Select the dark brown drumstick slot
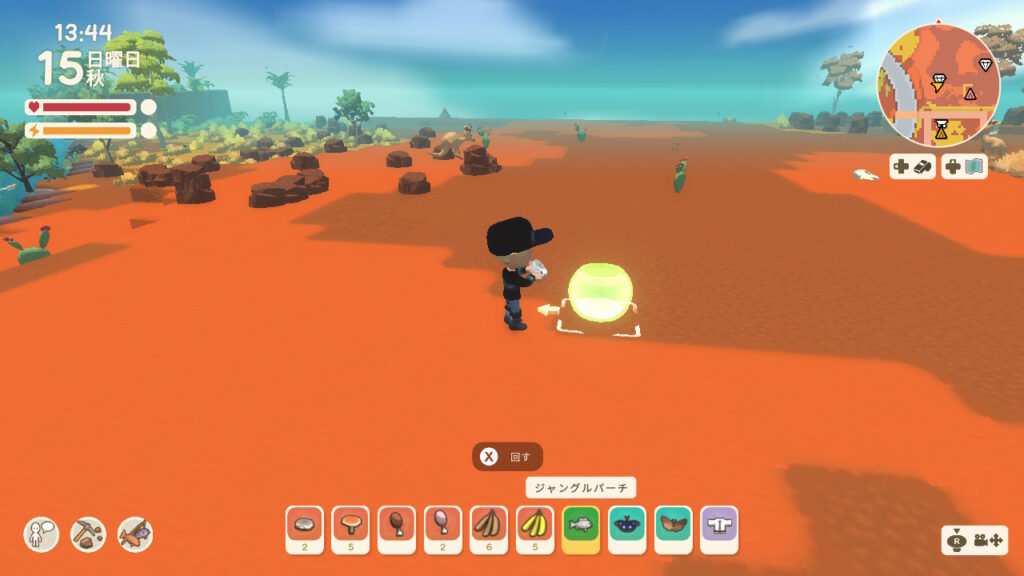The width and height of the screenshot is (1024, 576). (396, 529)
